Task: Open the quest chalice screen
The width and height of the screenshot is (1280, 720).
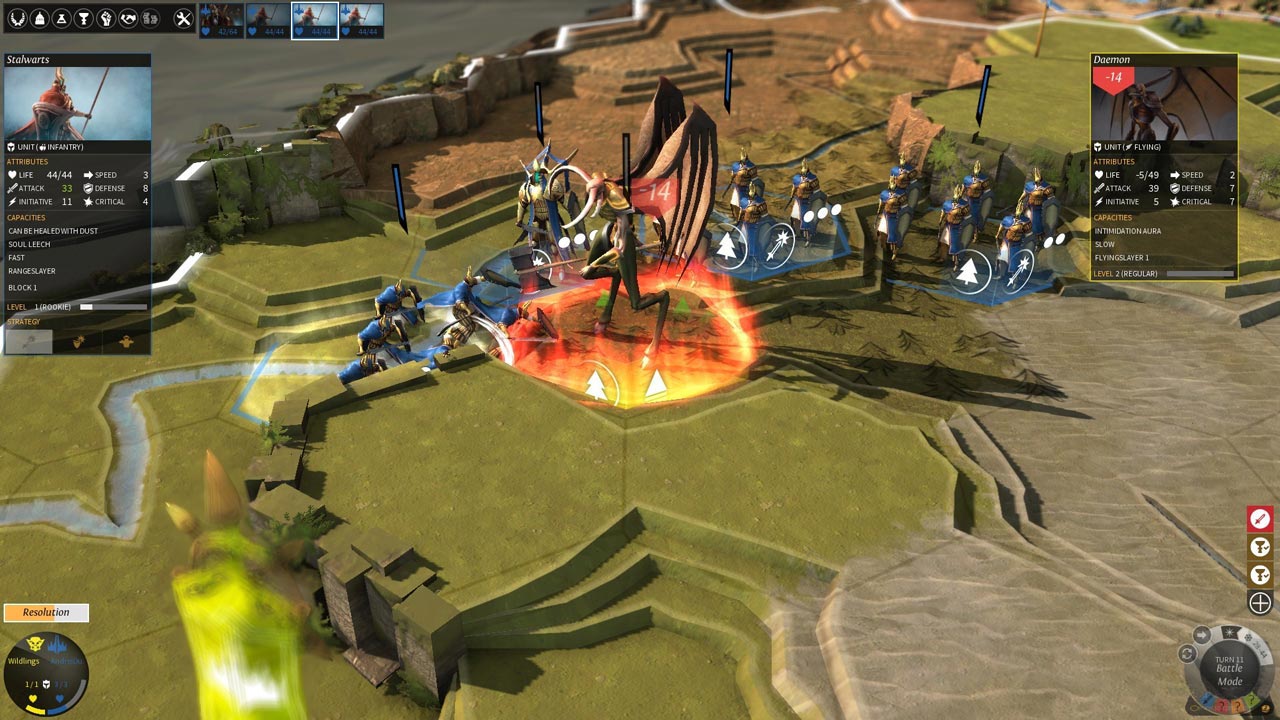Action: coord(84,18)
